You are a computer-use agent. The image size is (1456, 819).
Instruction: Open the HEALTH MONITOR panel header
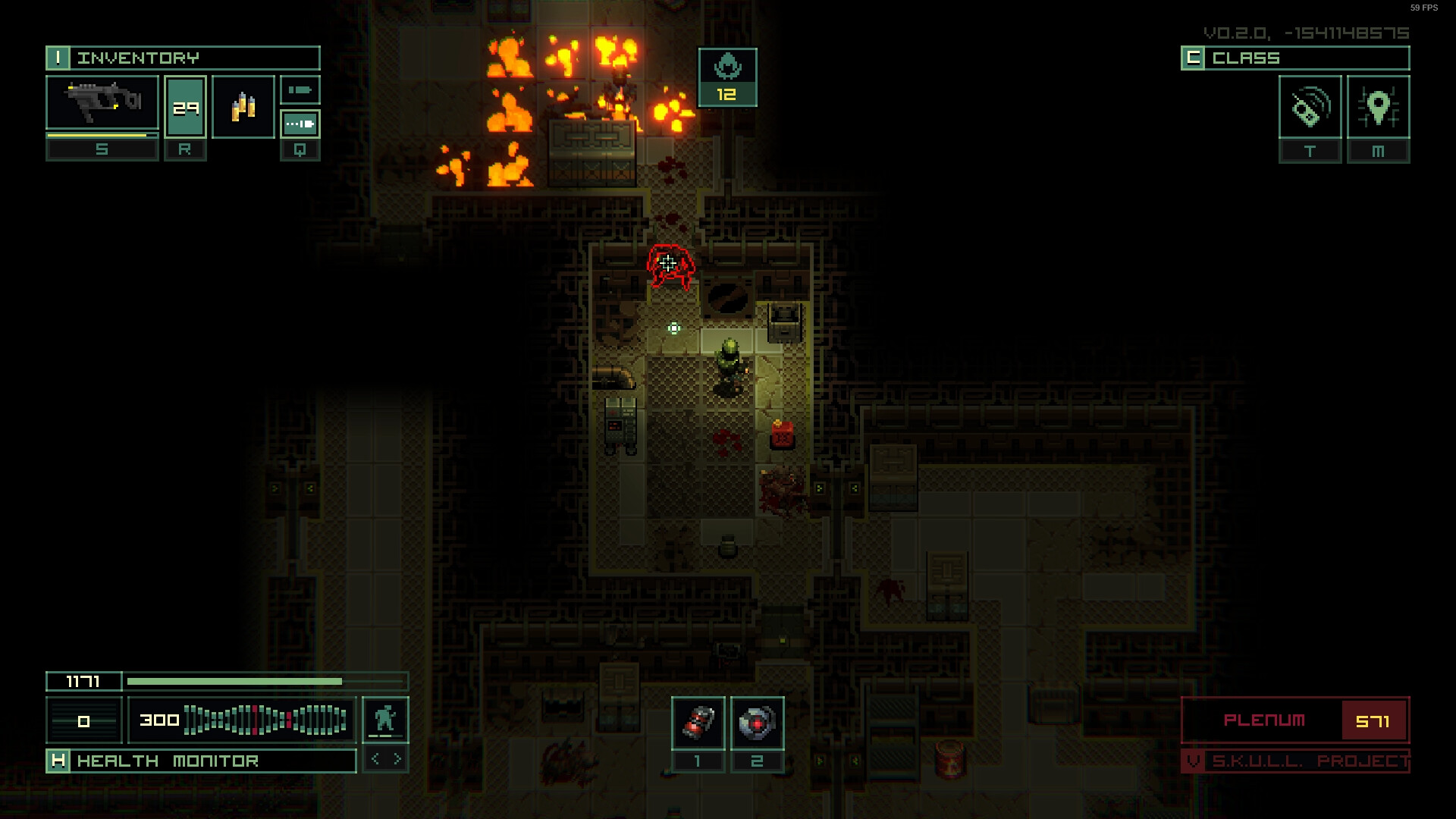tap(168, 761)
